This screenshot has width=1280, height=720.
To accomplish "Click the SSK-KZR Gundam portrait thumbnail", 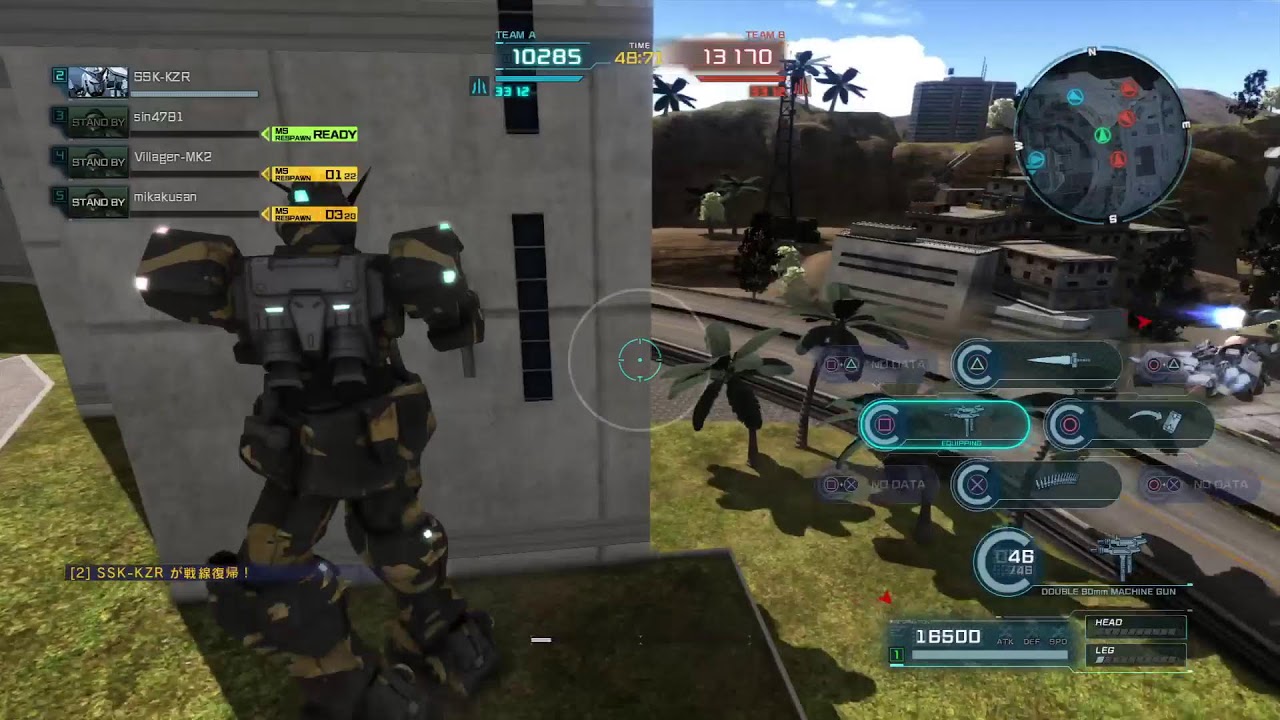I will point(98,81).
